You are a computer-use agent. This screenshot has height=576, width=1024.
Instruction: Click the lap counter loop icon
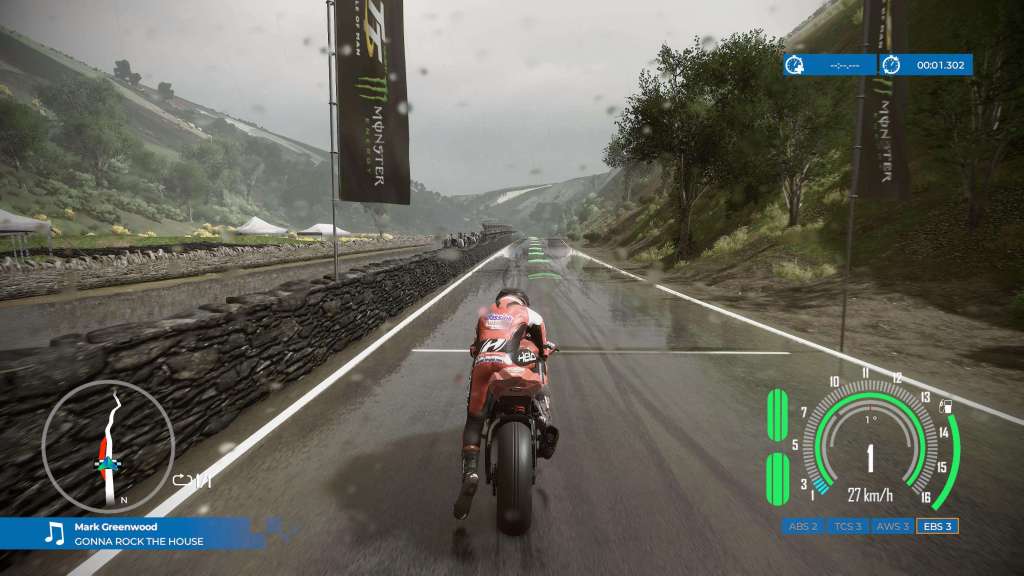[x=182, y=481]
